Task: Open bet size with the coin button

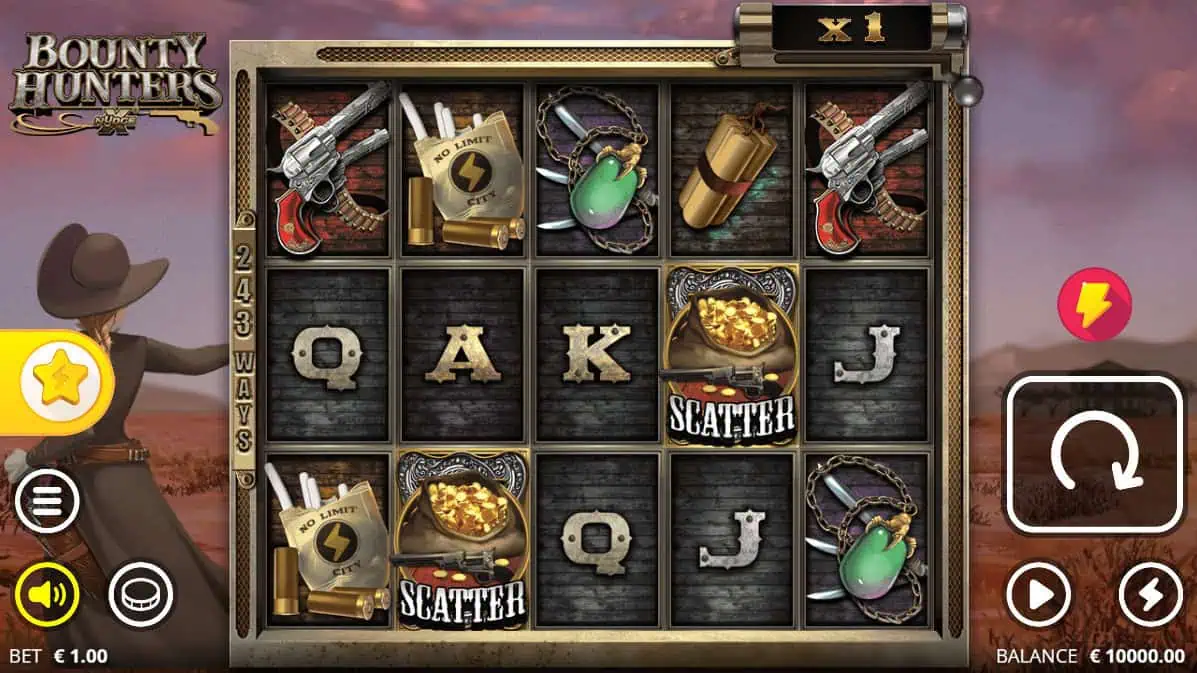Action: pyautogui.click(x=141, y=595)
